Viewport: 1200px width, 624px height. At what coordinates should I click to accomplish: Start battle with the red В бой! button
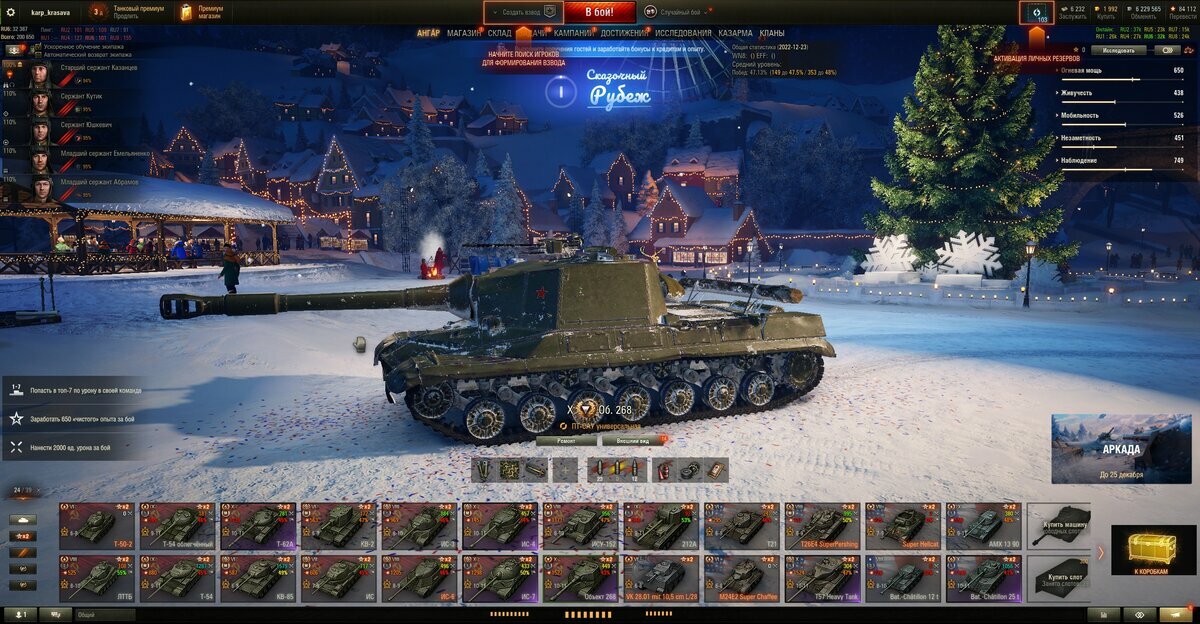[x=599, y=12]
